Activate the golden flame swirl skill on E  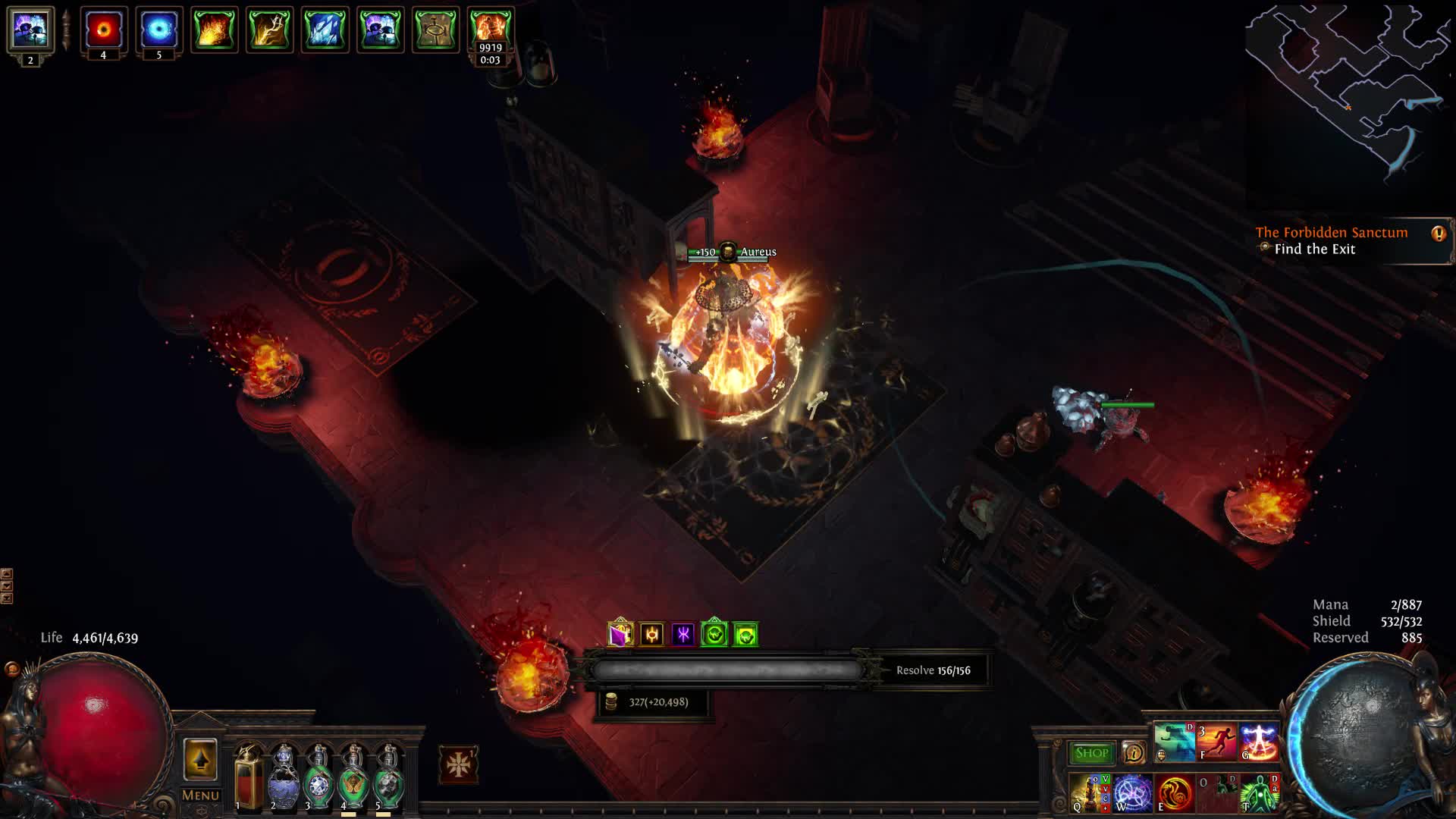tap(1175, 793)
